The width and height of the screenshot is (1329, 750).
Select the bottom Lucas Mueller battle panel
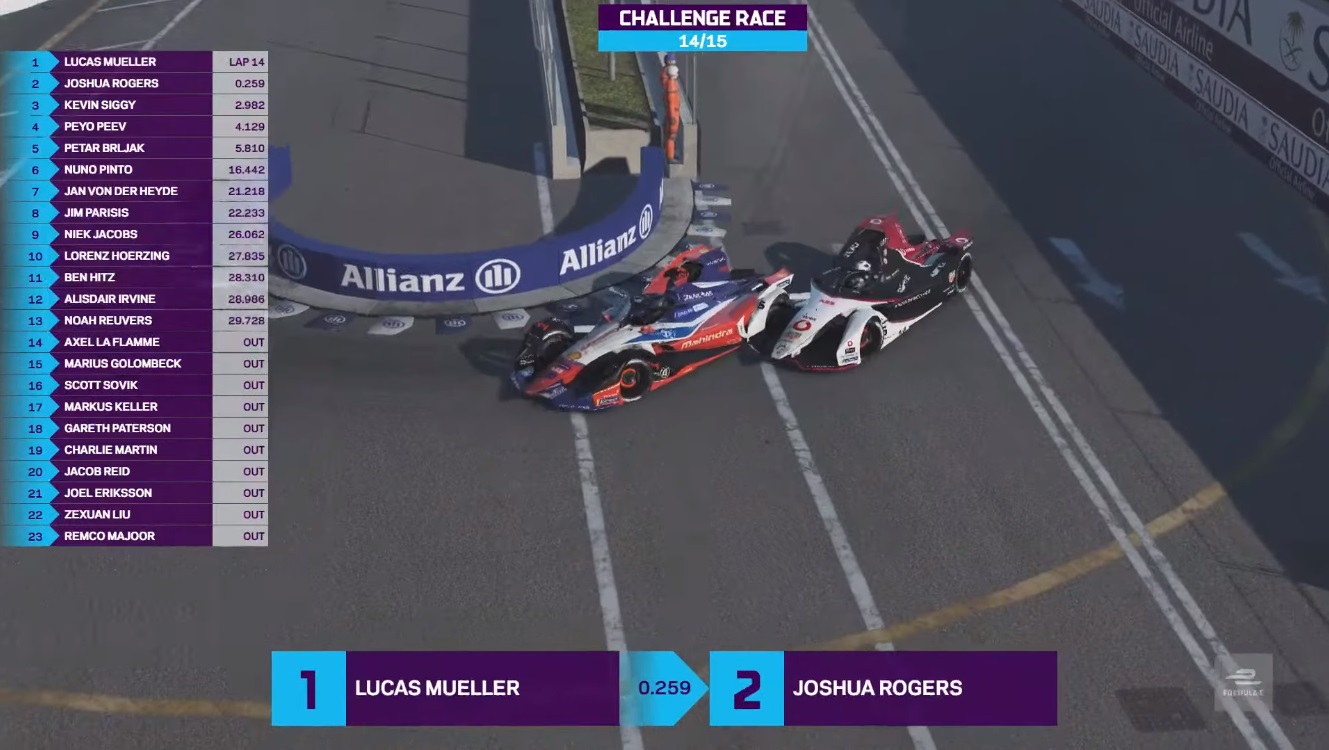445,688
